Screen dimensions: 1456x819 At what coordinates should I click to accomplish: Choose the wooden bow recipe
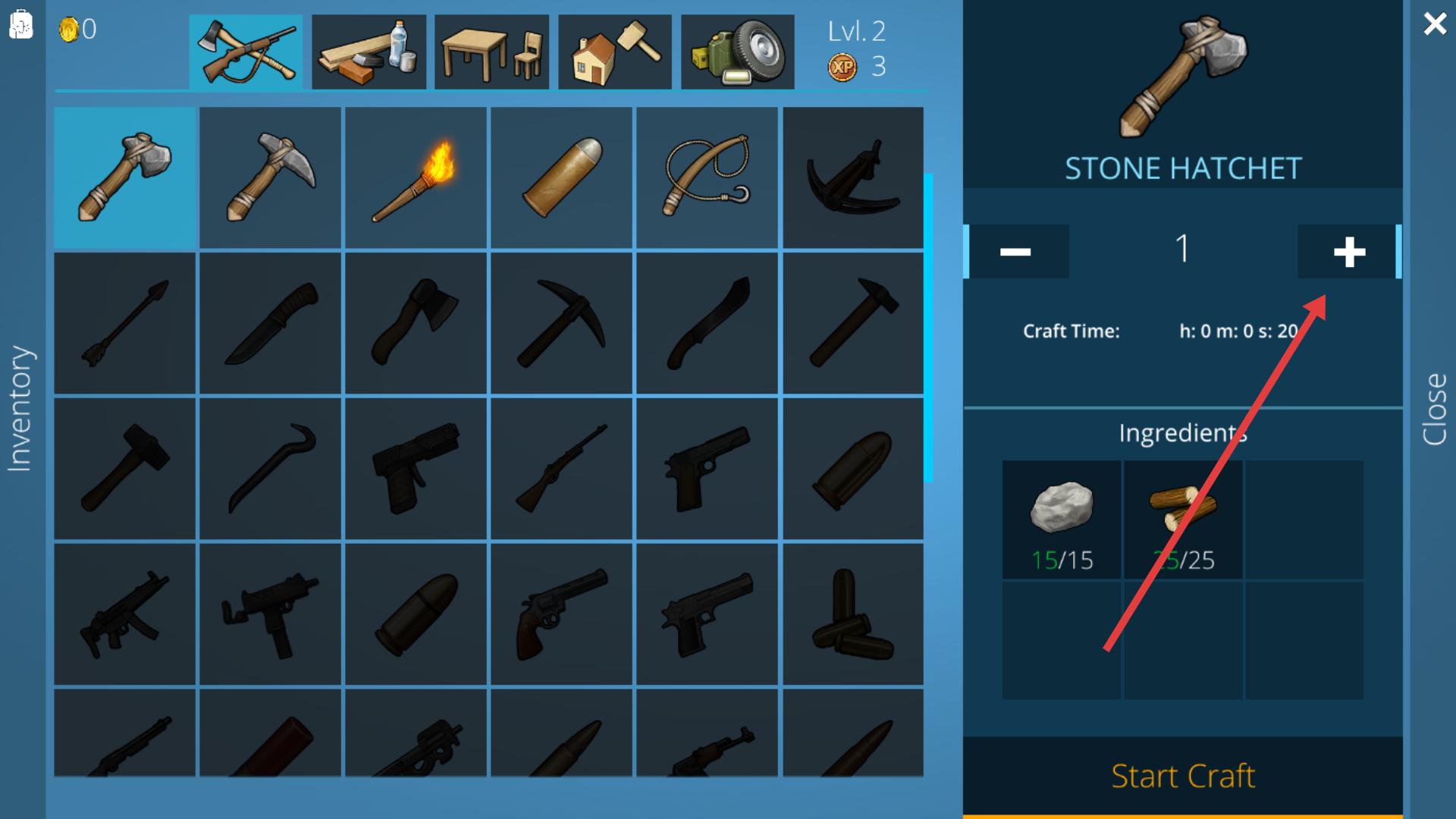pos(707,177)
